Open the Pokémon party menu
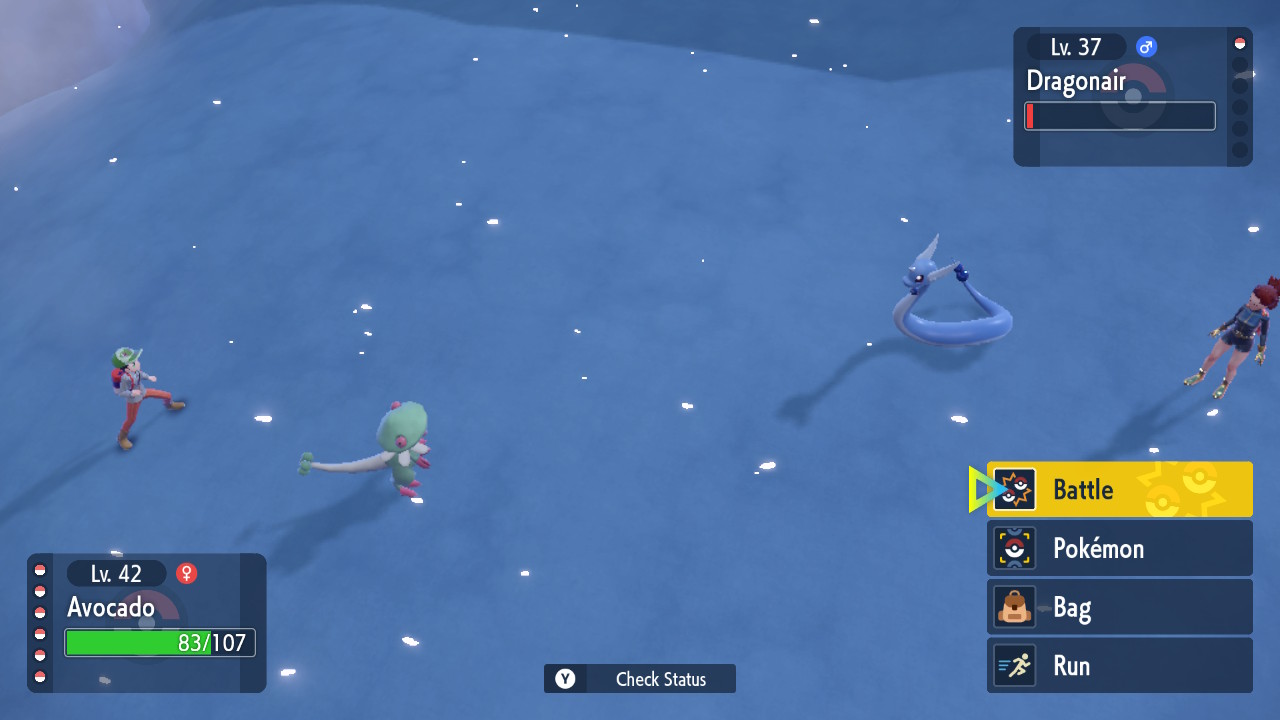Viewport: 1280px width, 720px height. coord(1119,548)
